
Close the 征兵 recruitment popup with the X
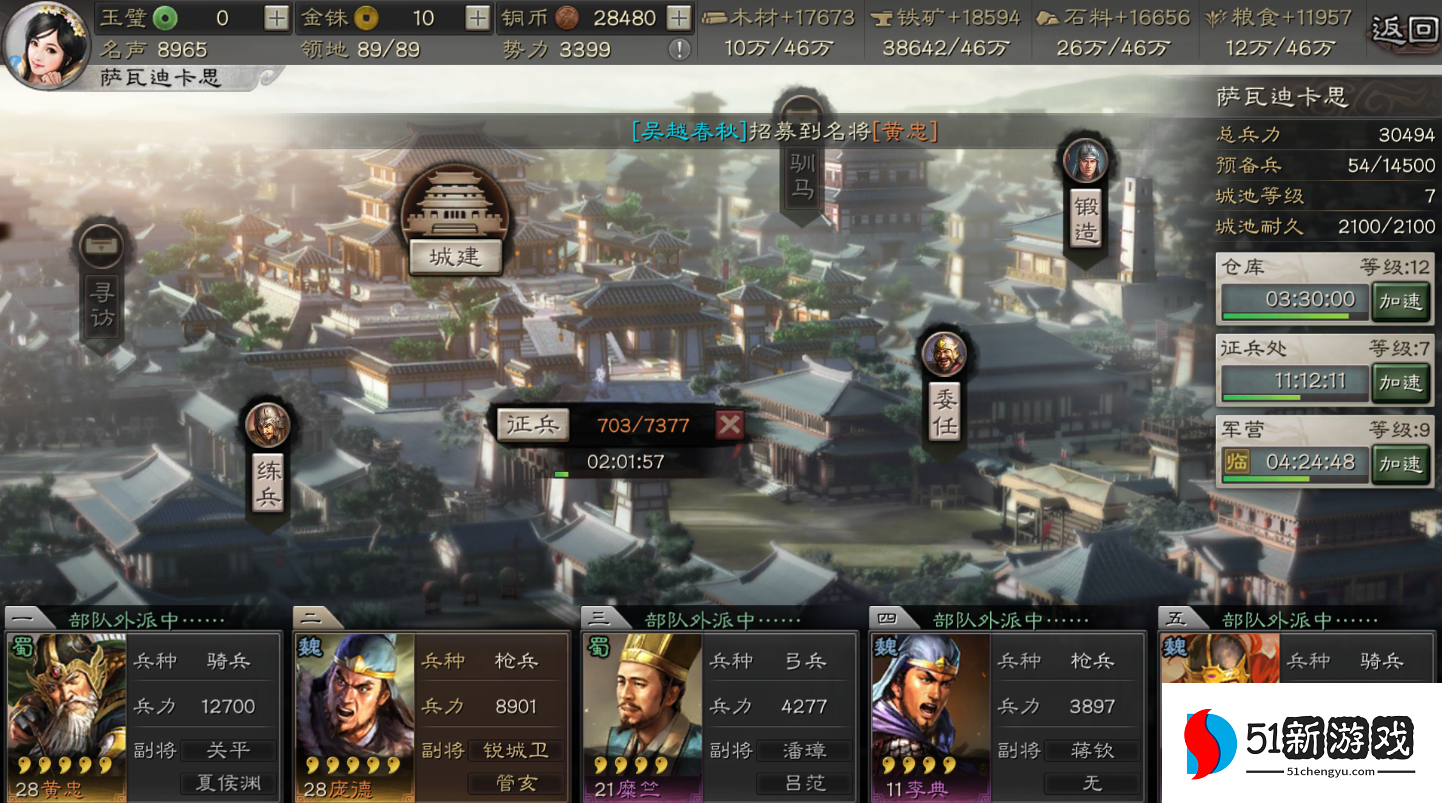tap(729, 424)
